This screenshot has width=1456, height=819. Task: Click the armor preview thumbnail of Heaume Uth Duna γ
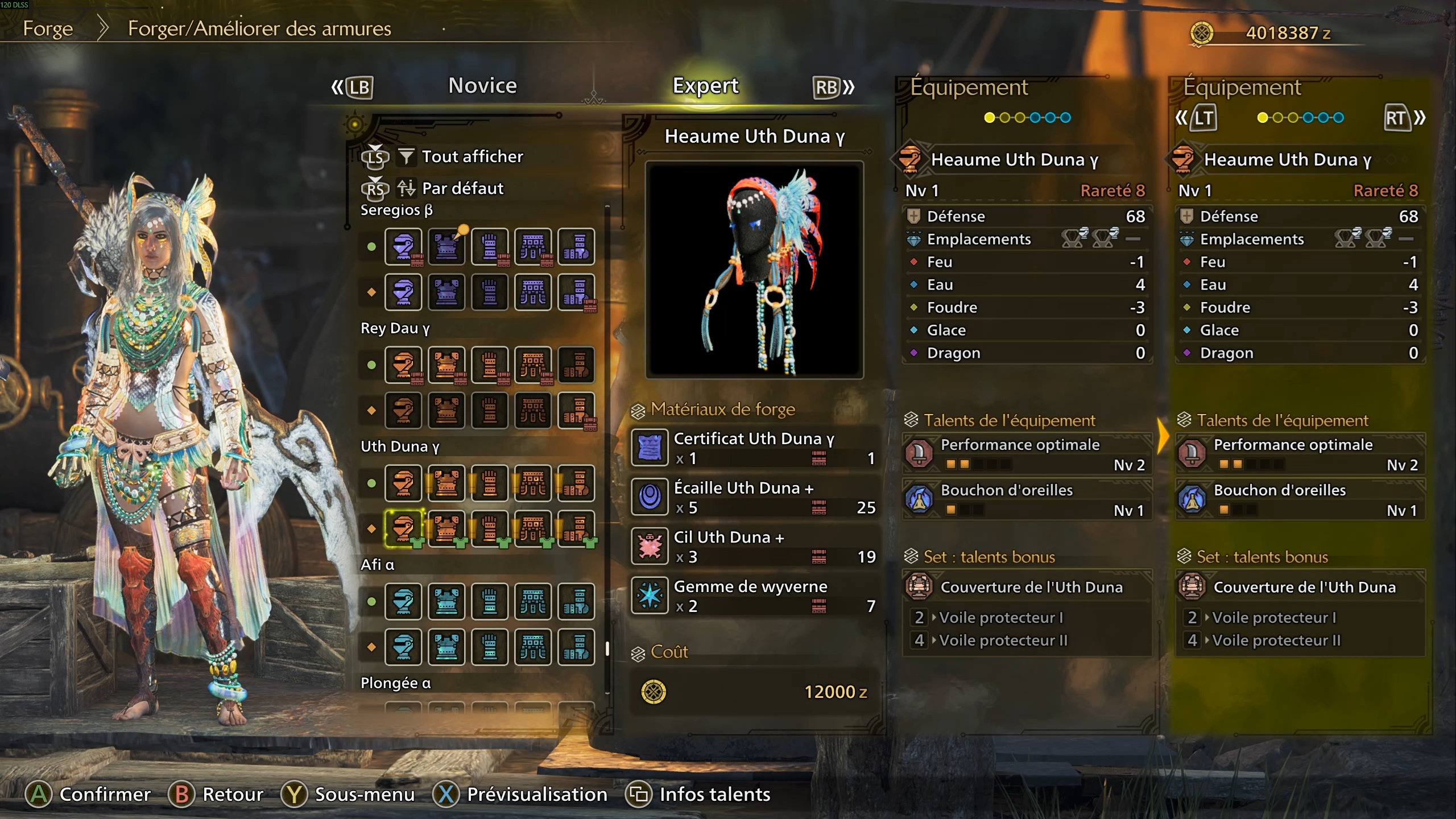click(x=755, y=267)
